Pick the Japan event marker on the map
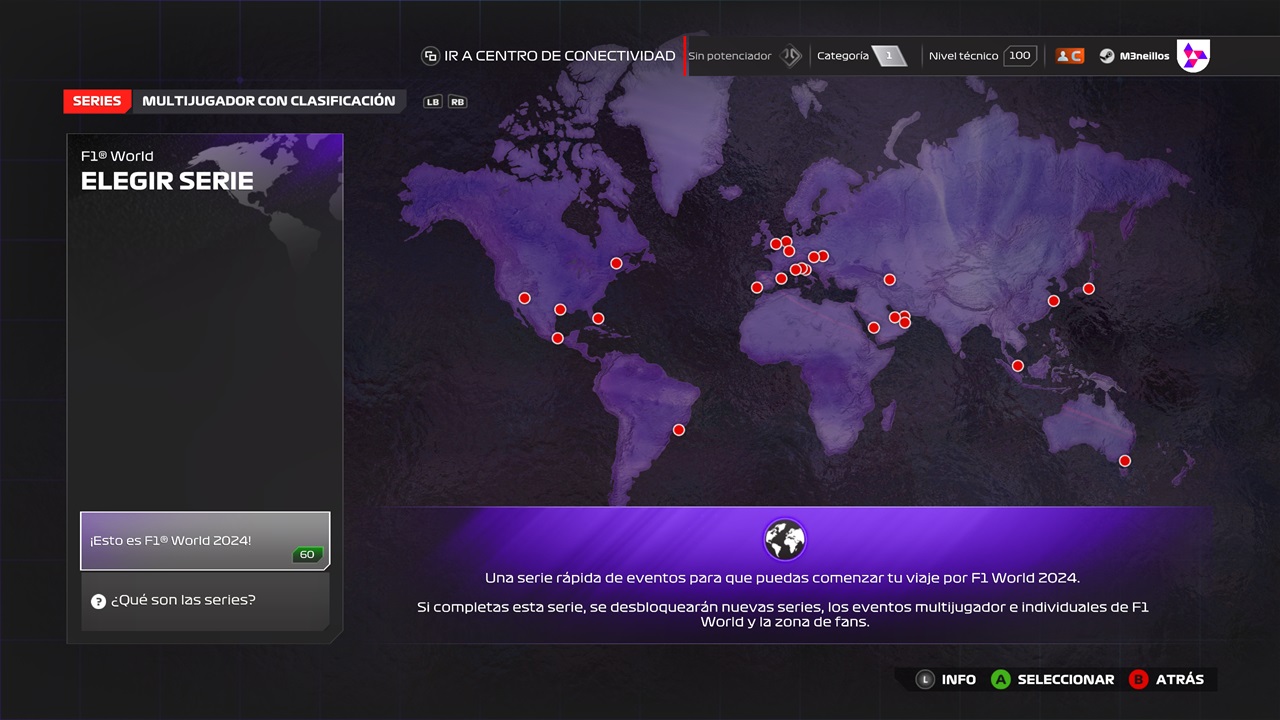 (1089, 289)
